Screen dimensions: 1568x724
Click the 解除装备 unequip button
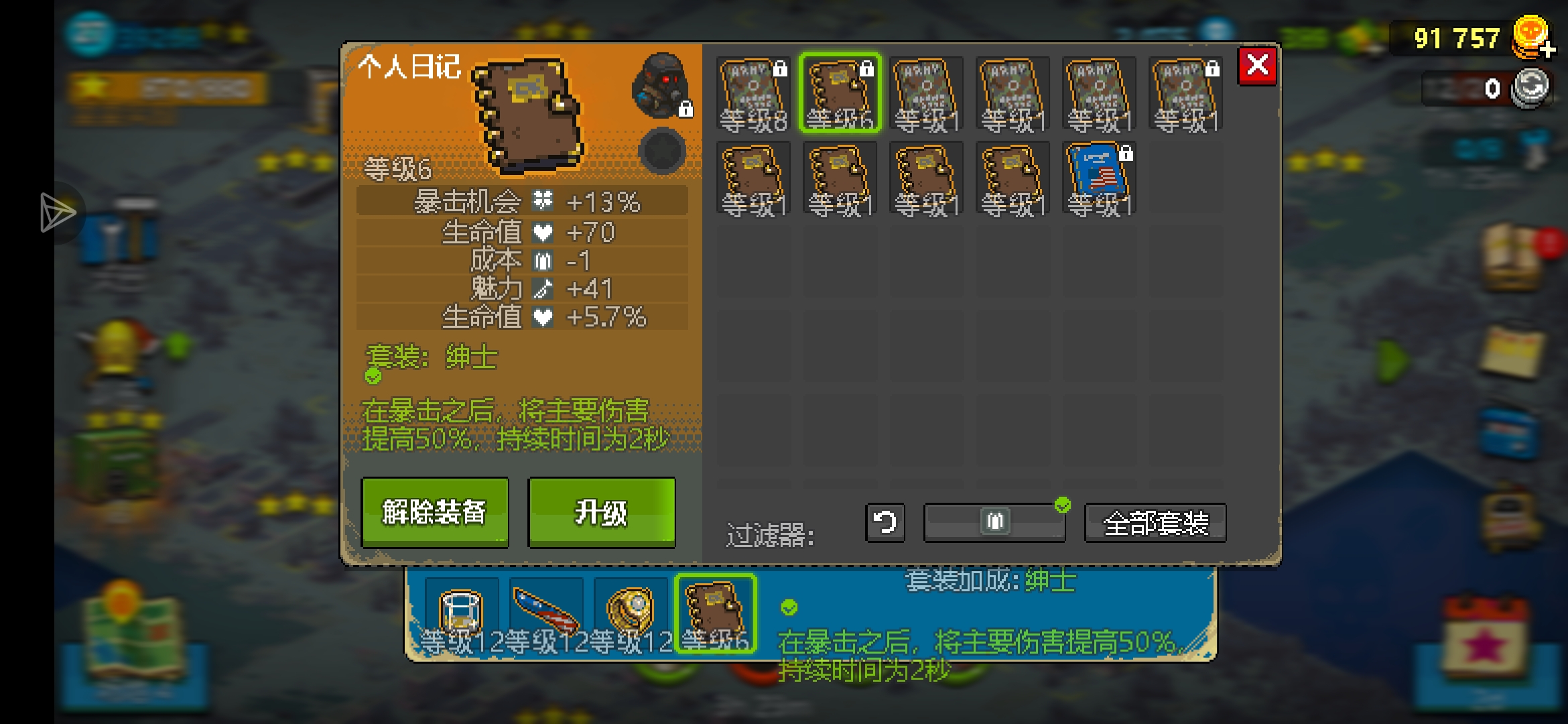(x=434, y=512)
